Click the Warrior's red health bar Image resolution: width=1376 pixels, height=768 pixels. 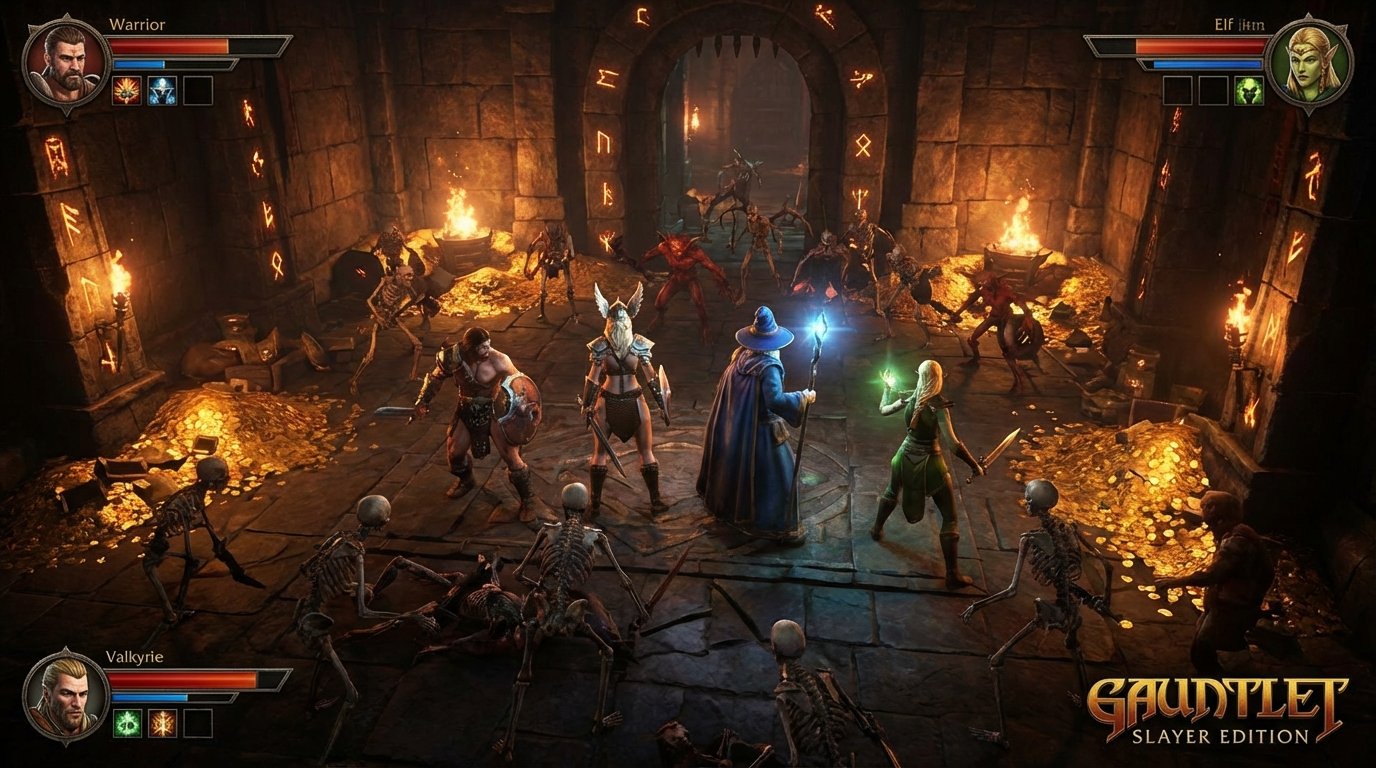168,44
